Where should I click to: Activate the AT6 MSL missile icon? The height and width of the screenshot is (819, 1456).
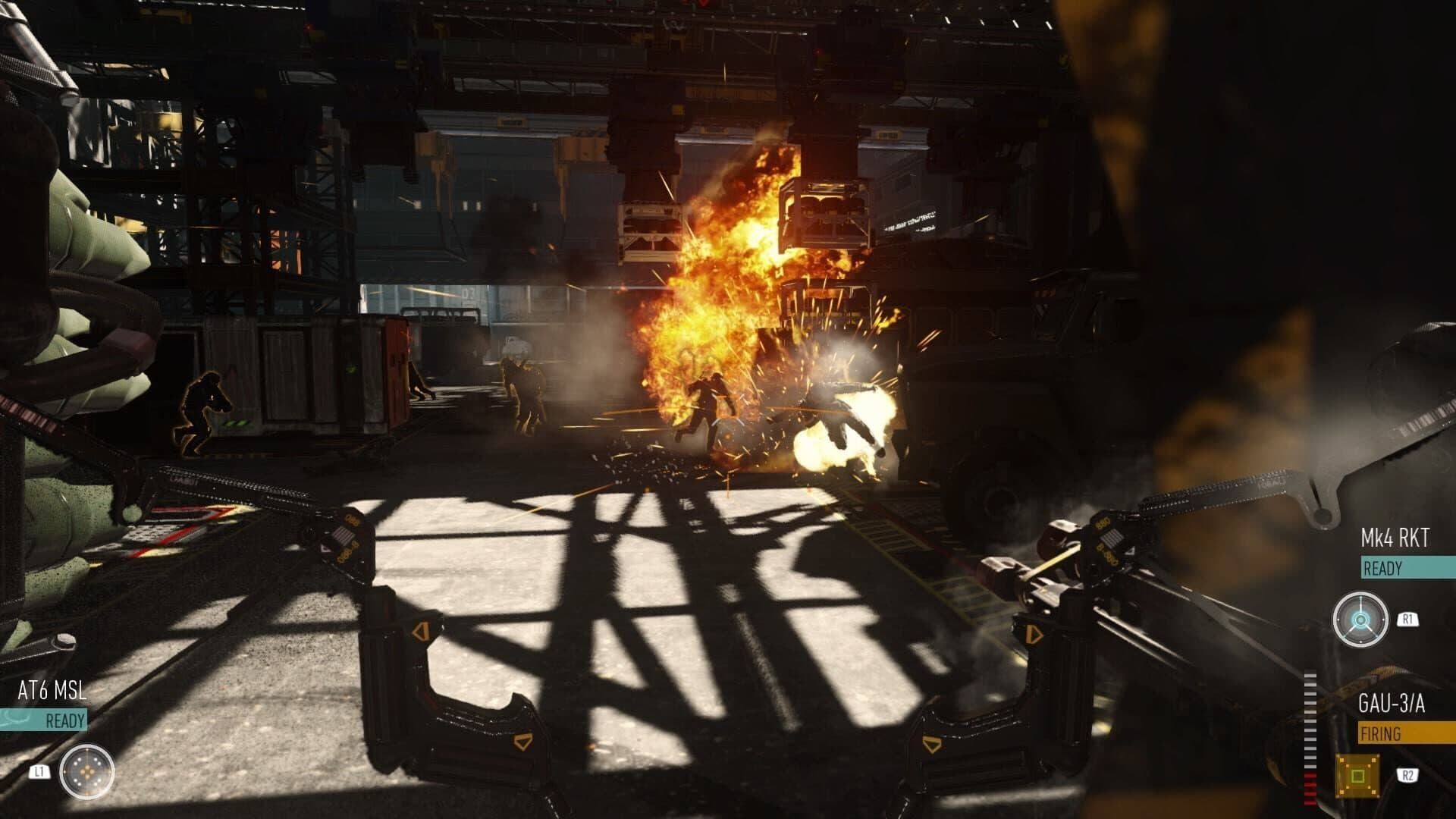pyautogui.click(x=87, y=772)
